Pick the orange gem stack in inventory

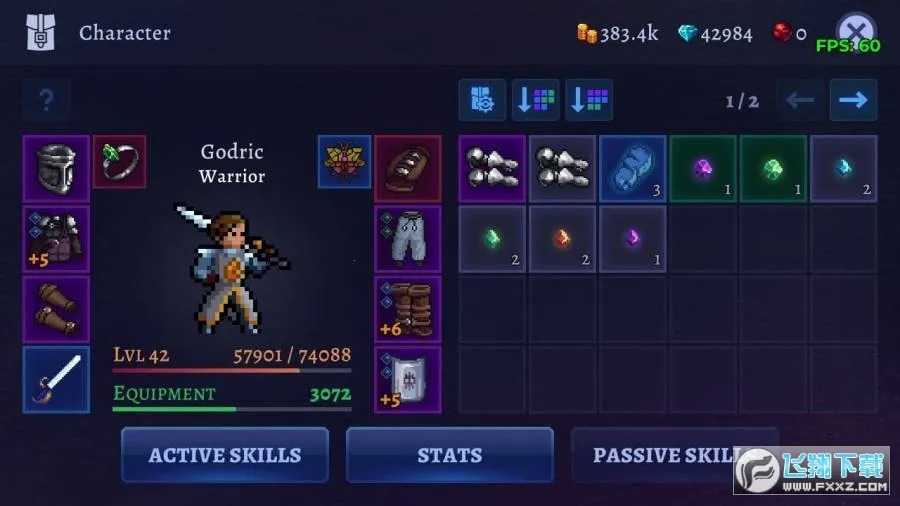coord(562,239)
